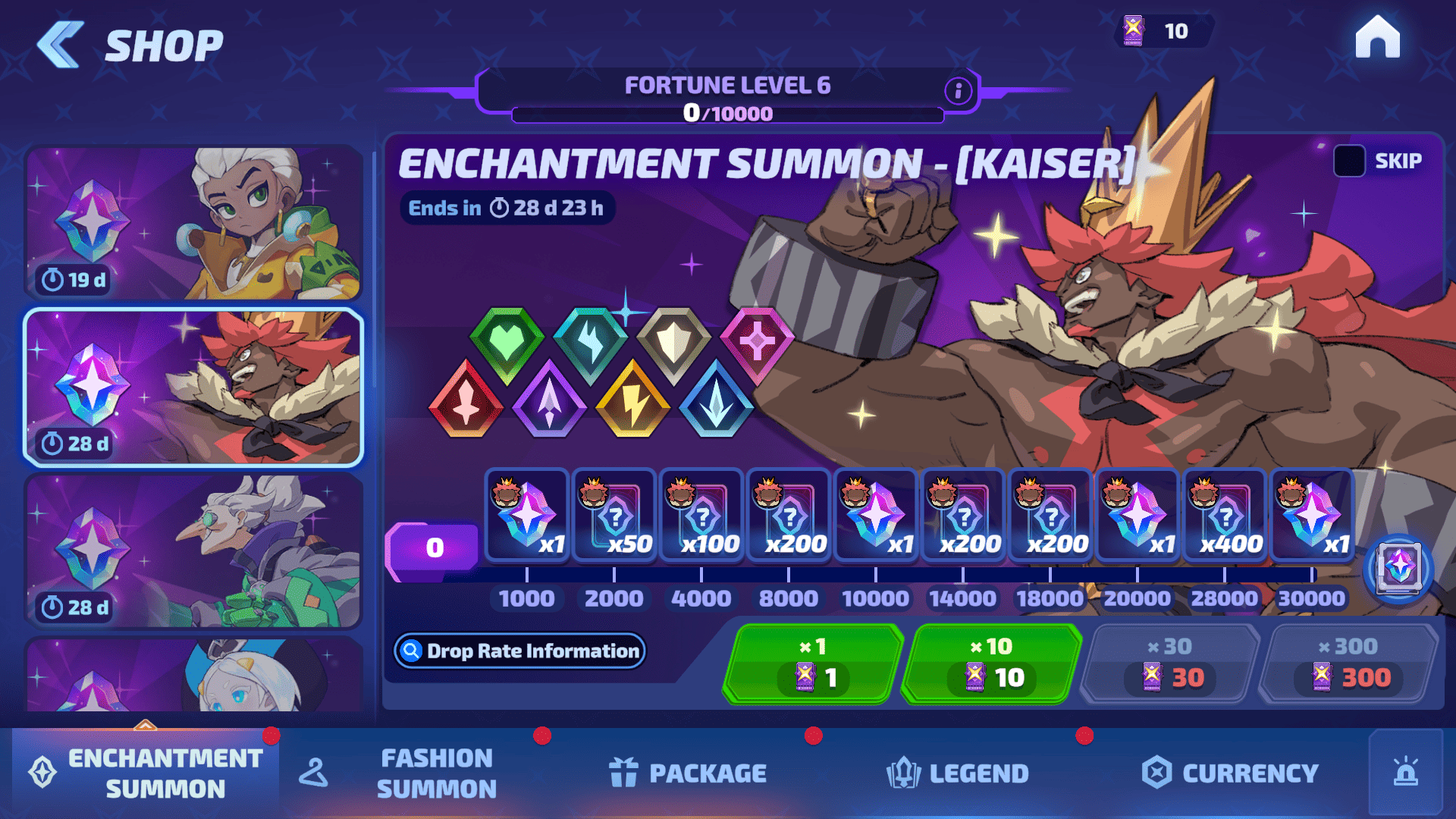Select the Kaiser summon banner thumbnail
Screen dimensions: 1456x819
click(193, 387)
